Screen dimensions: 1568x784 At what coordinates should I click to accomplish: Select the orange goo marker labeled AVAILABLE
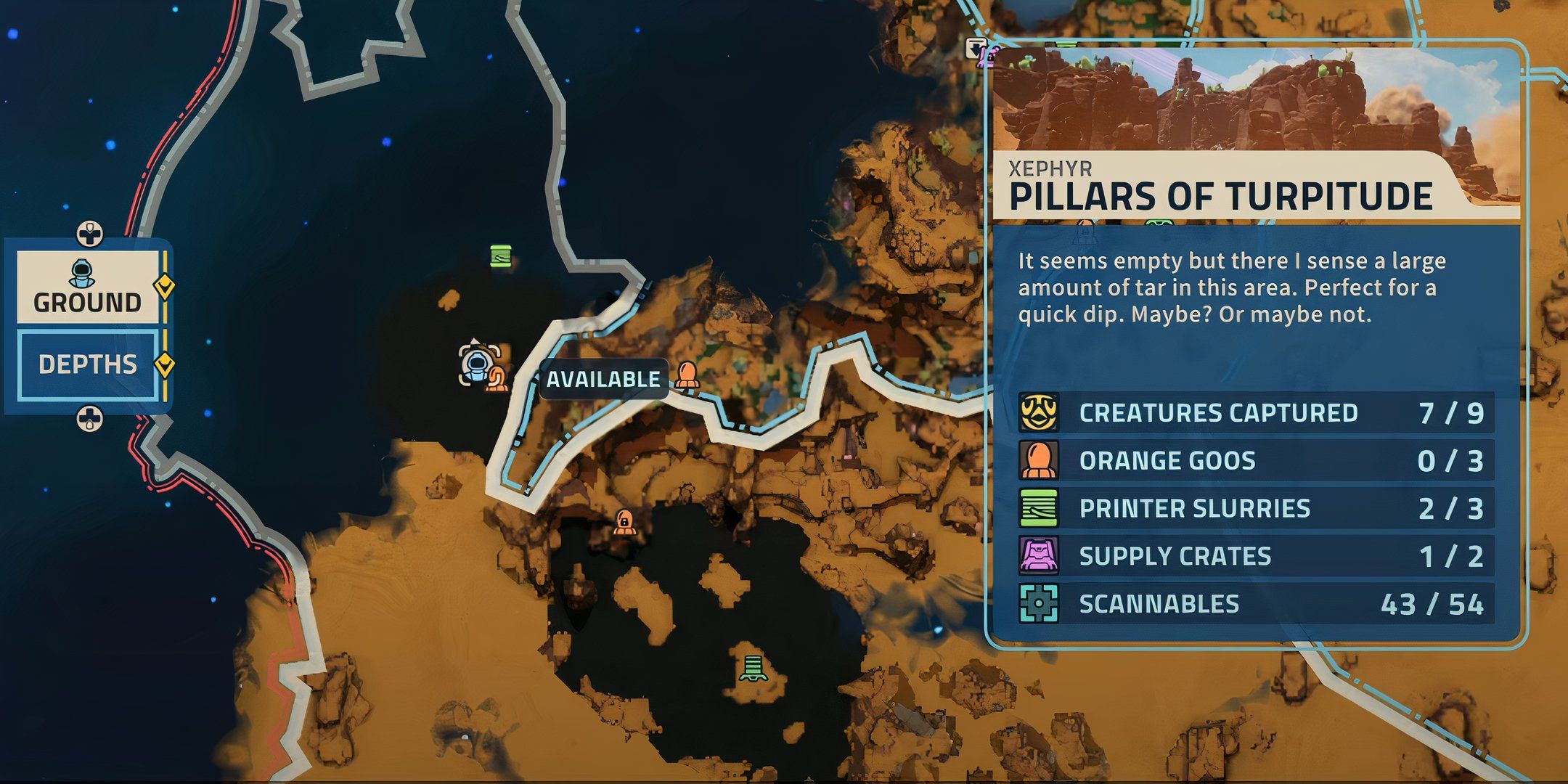686,376
